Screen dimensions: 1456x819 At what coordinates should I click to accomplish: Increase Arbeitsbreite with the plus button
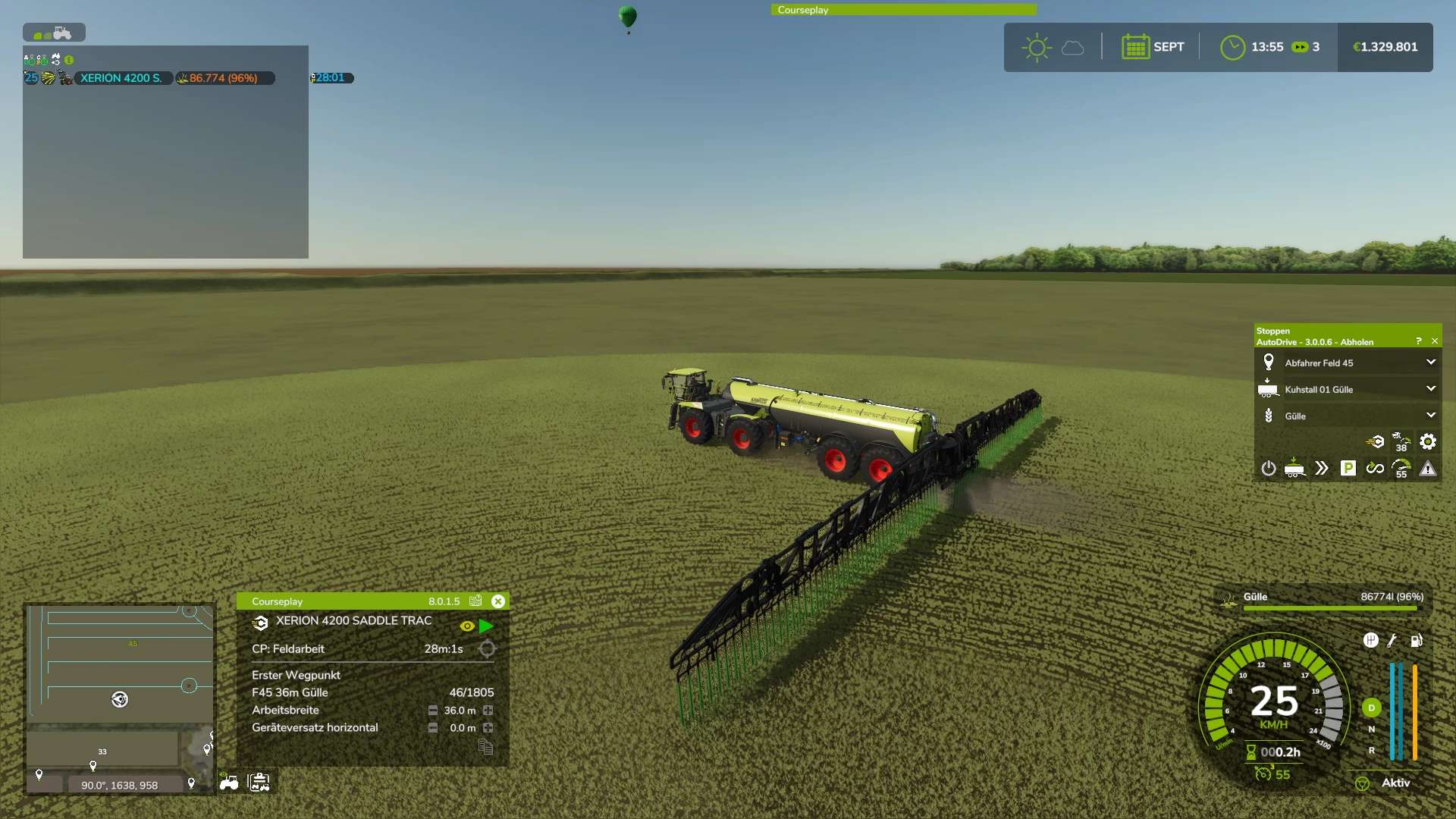[x=488, y=711]
